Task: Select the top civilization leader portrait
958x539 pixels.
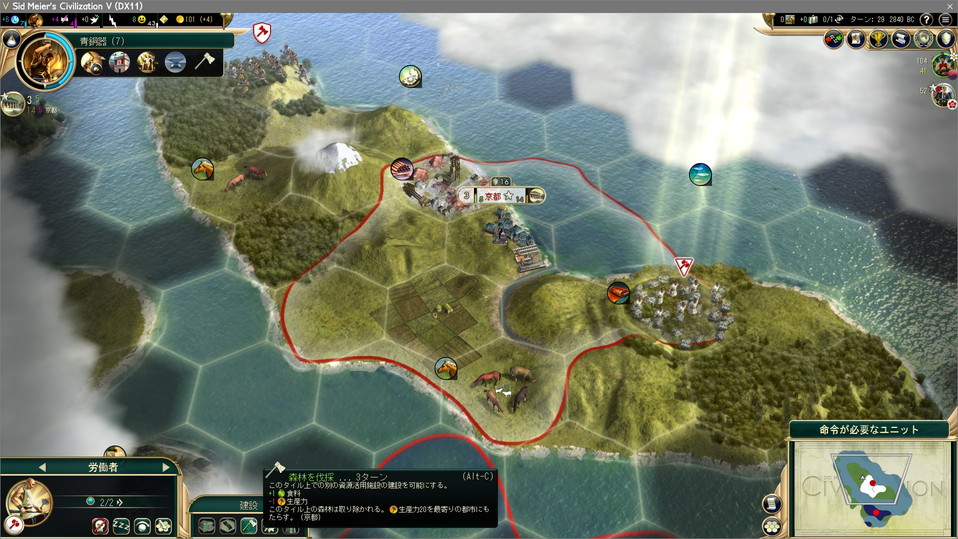Action: point(942,66)
